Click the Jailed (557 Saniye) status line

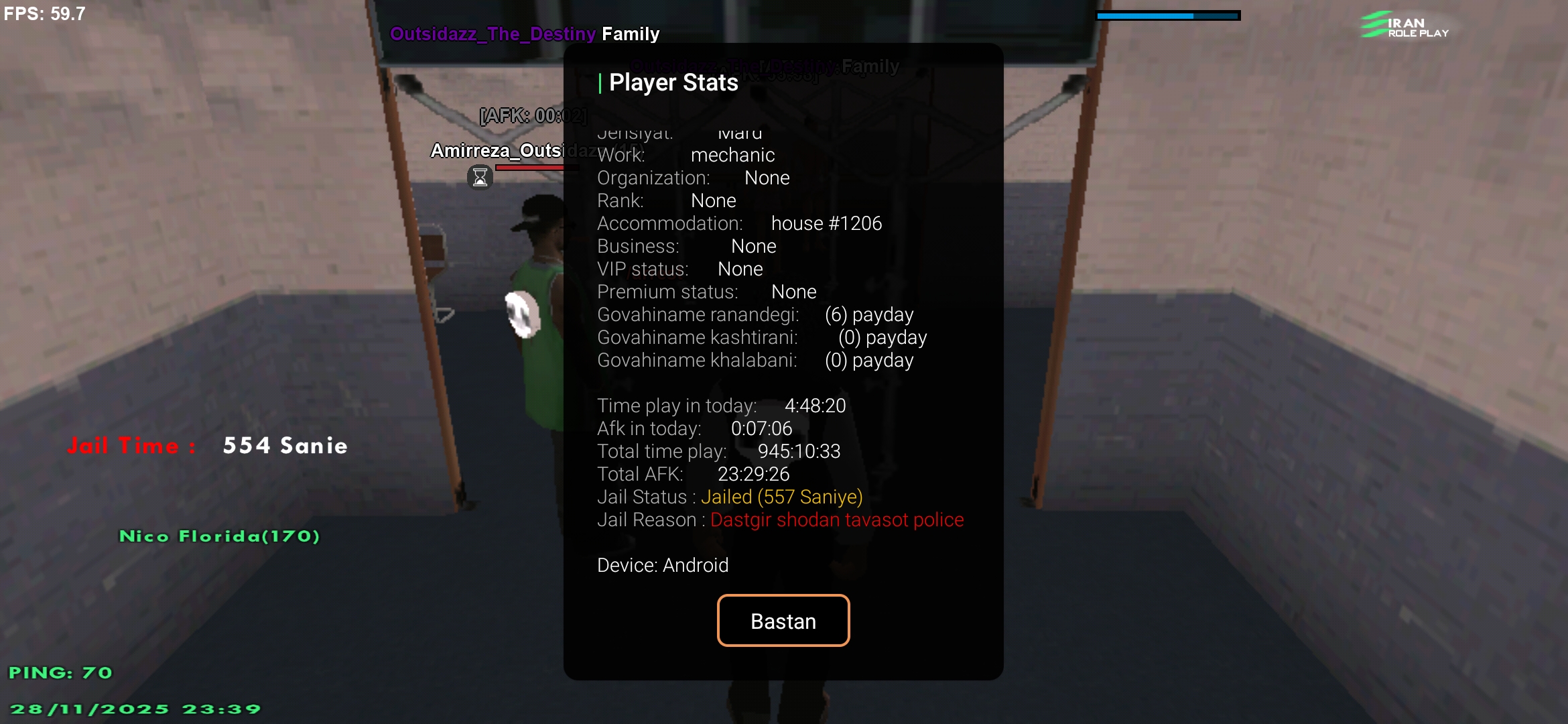(782, 497)
